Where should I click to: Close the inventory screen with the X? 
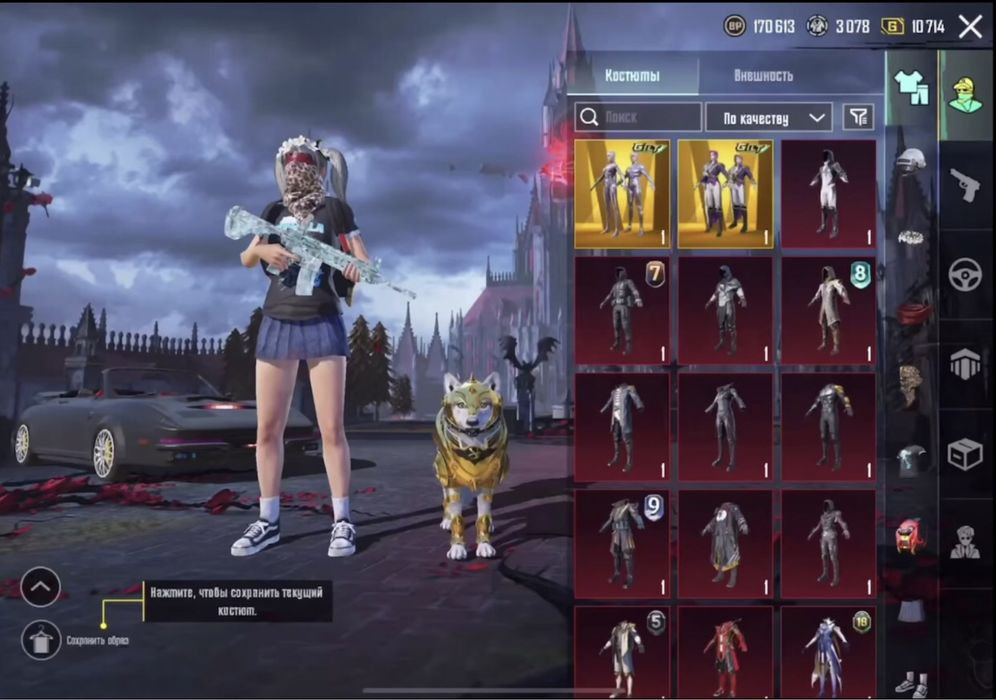pos(970,27)
